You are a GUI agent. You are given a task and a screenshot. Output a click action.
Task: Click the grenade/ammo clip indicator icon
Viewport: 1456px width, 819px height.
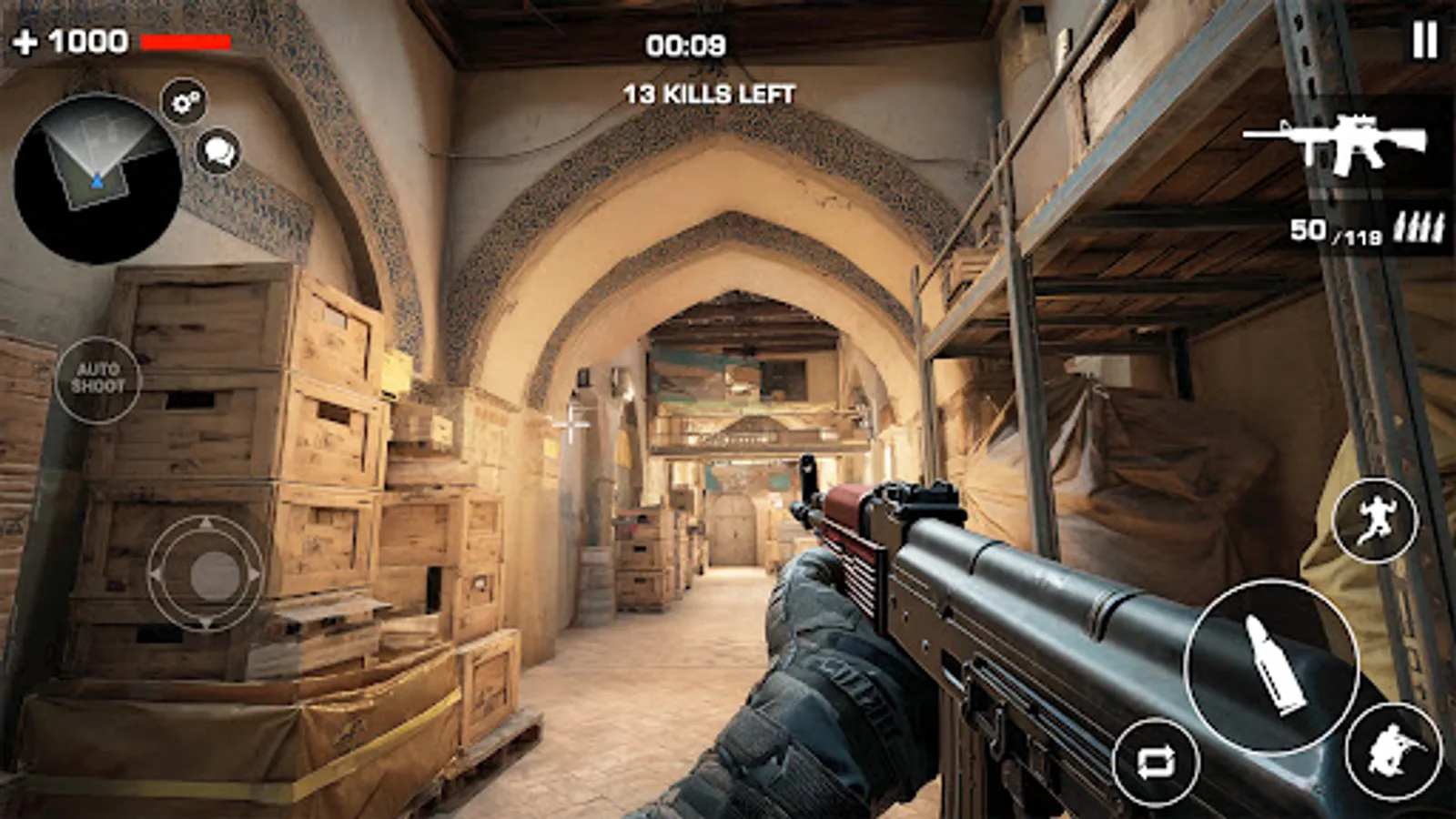(1419, 227)
